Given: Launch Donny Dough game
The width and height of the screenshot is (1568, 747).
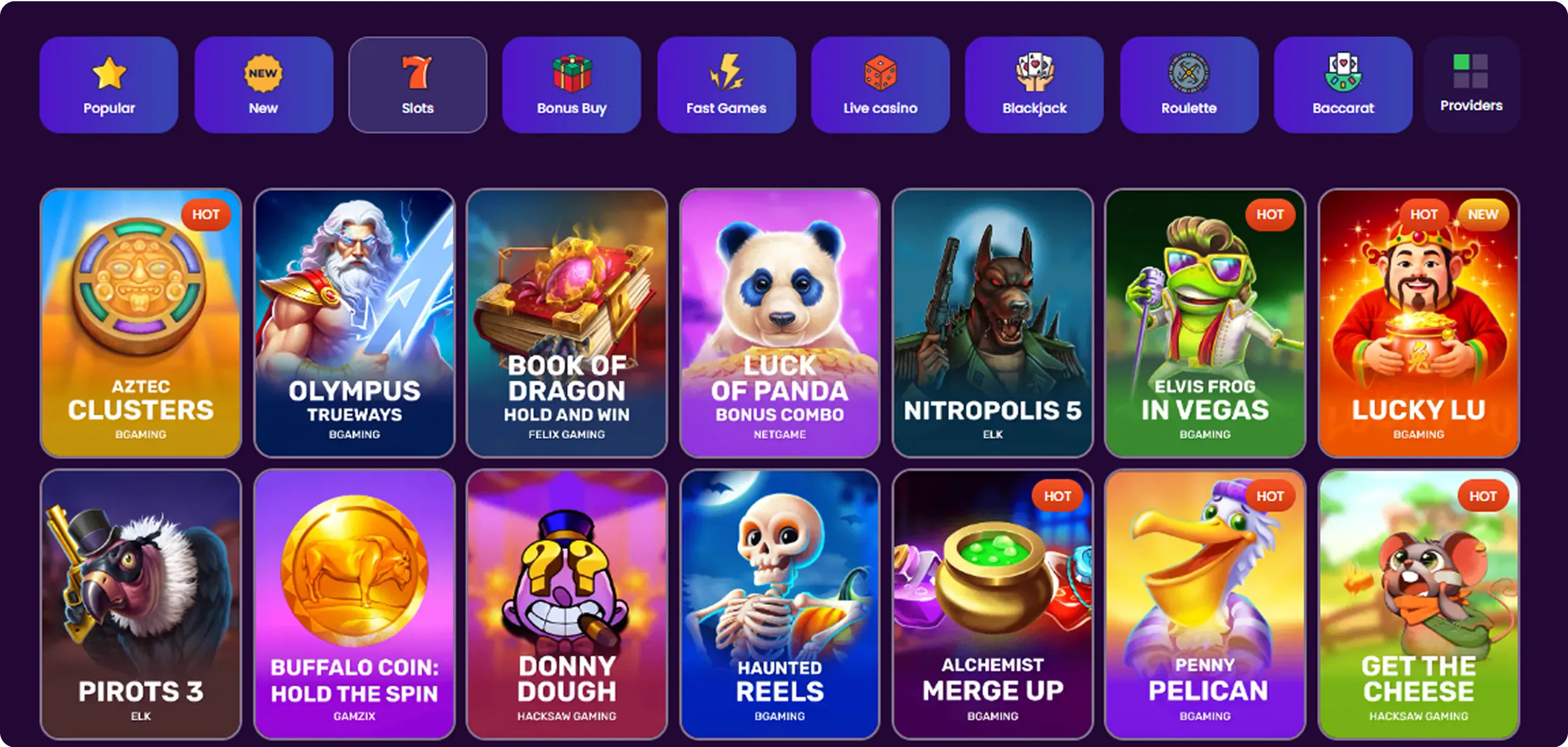Looking at the screenshot, I should [567, 604].
